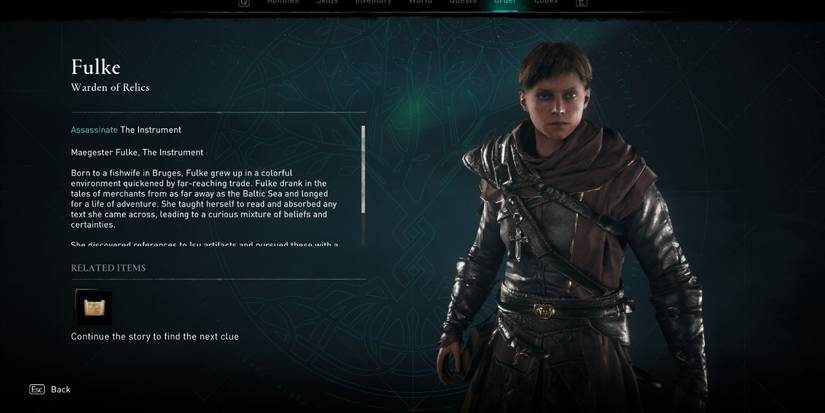825x413 pixels.
Task: Switch to the Abilities tab
Action: (x=283, y=3)
